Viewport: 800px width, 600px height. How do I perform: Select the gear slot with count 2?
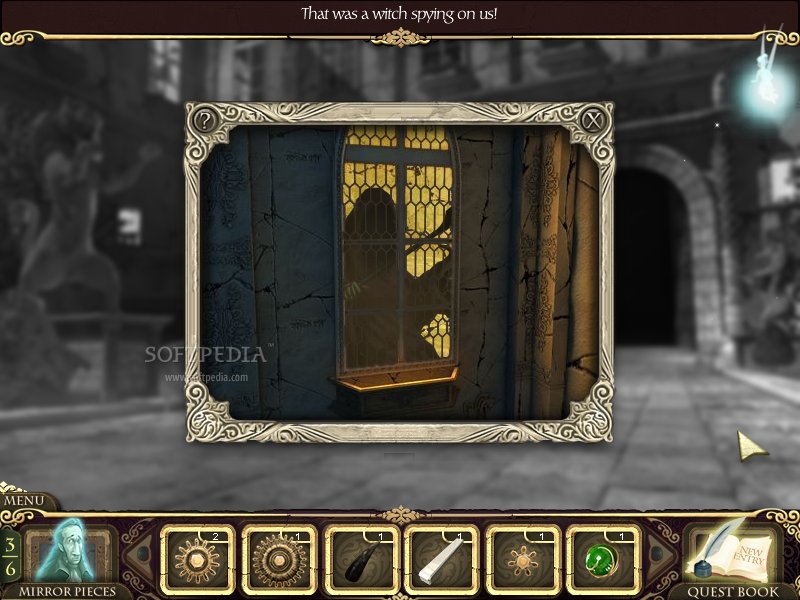197,558
